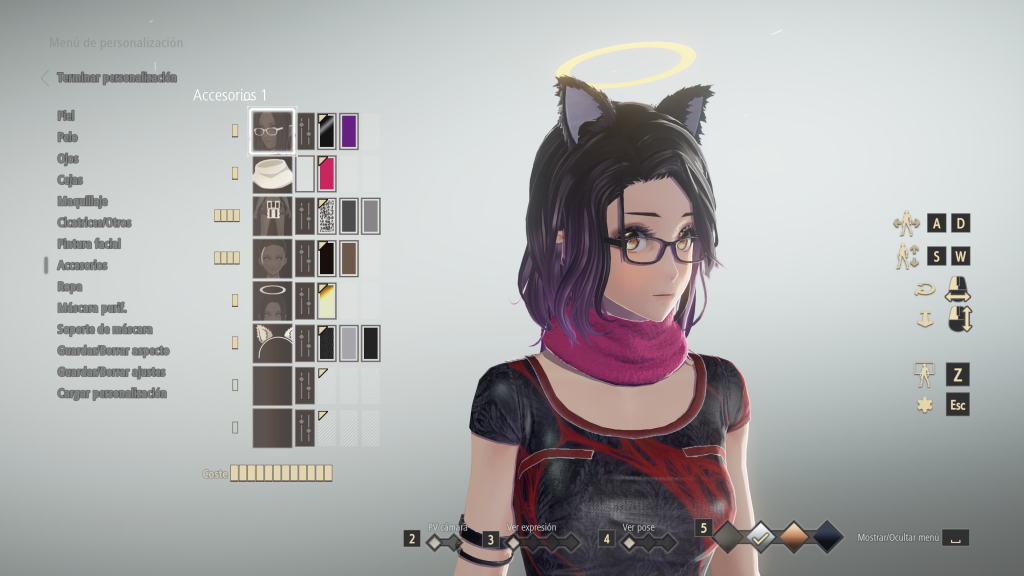The width and height of the screenshot is (1024, 576).
Task: Select the Pelo category
Action: pyautogui.click(x=67, y=137)
